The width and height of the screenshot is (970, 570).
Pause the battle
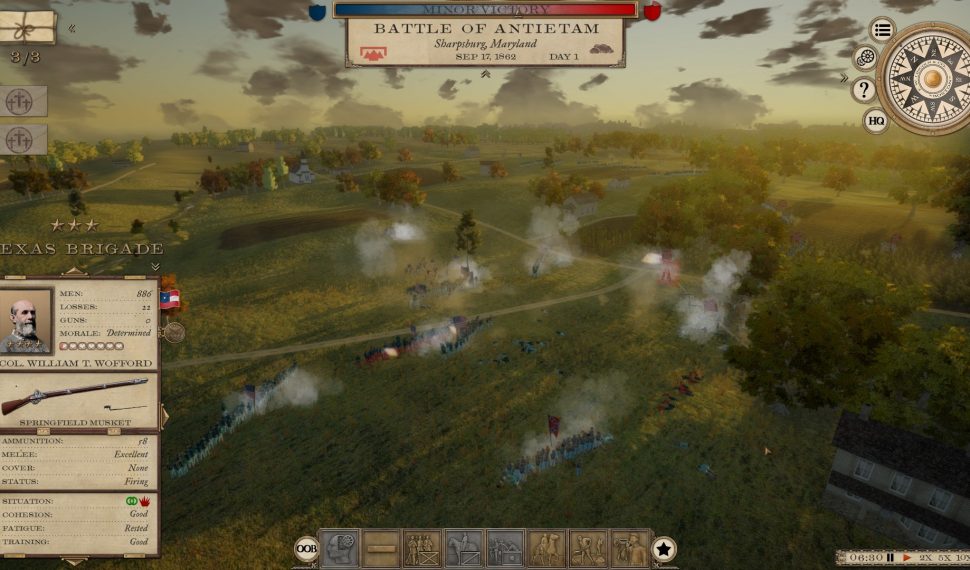[889, 557]
